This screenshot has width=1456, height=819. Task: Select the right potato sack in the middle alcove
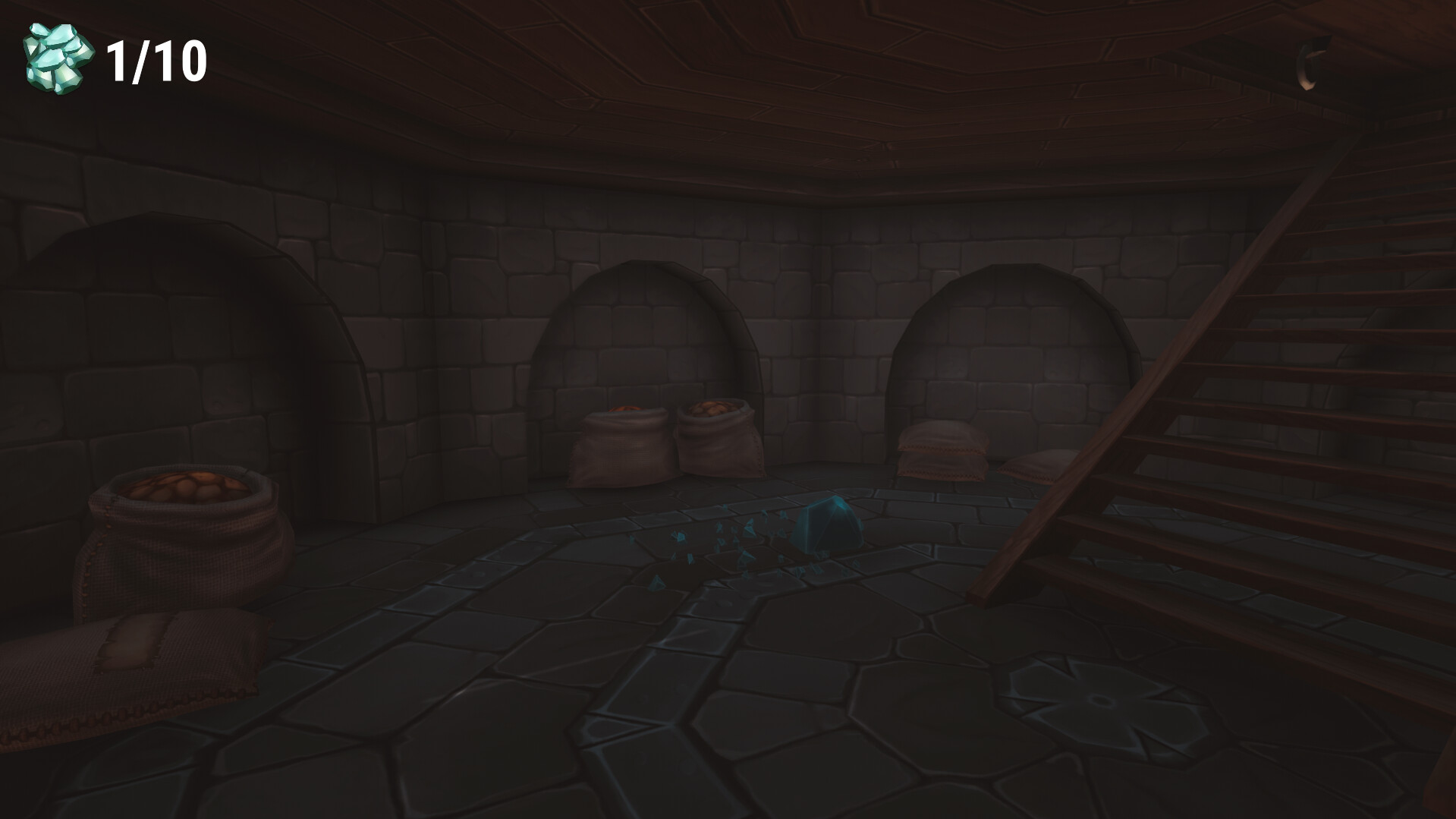click(717, 440)
